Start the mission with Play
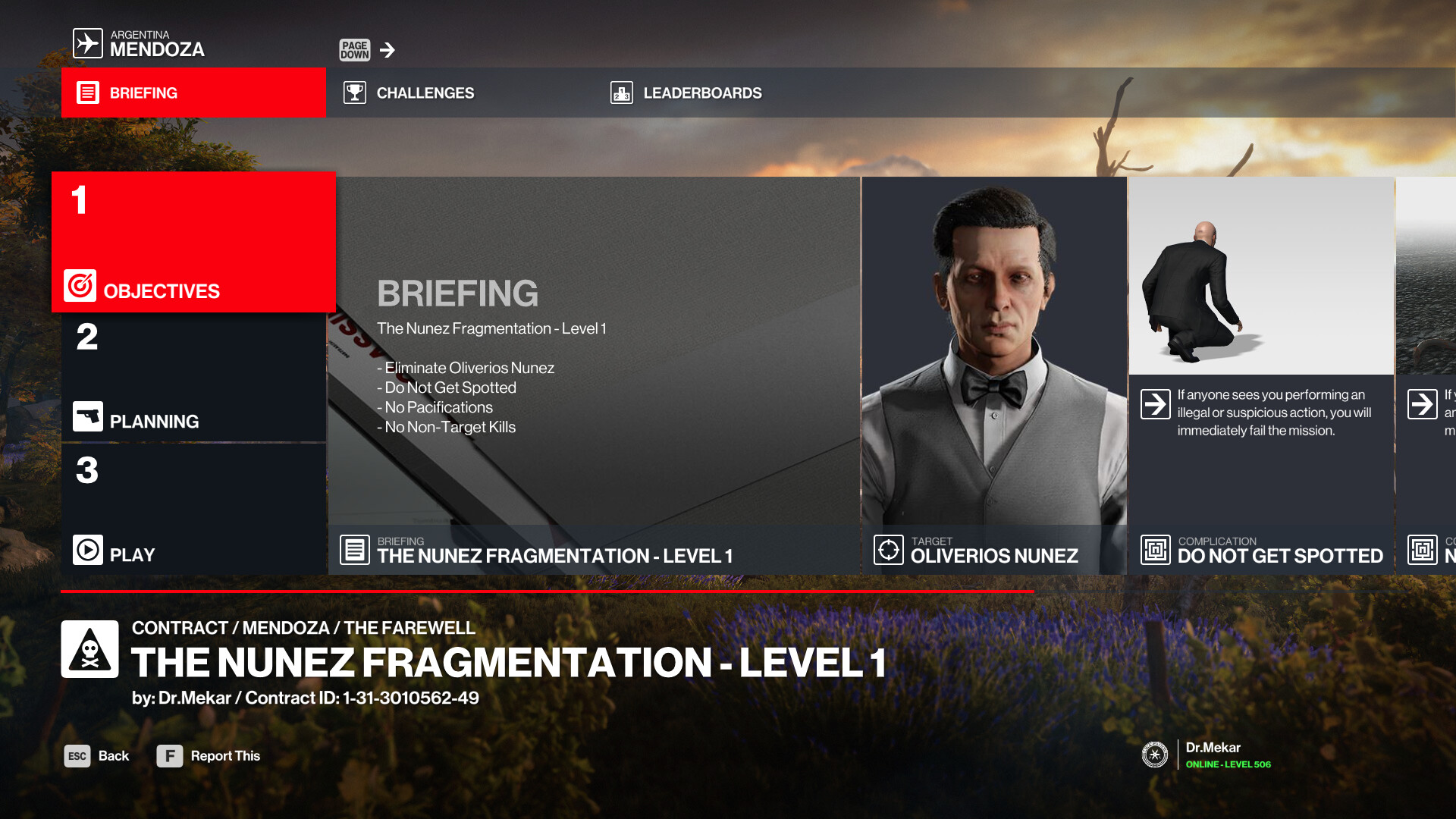1456x819 pixels. [193, 510]
